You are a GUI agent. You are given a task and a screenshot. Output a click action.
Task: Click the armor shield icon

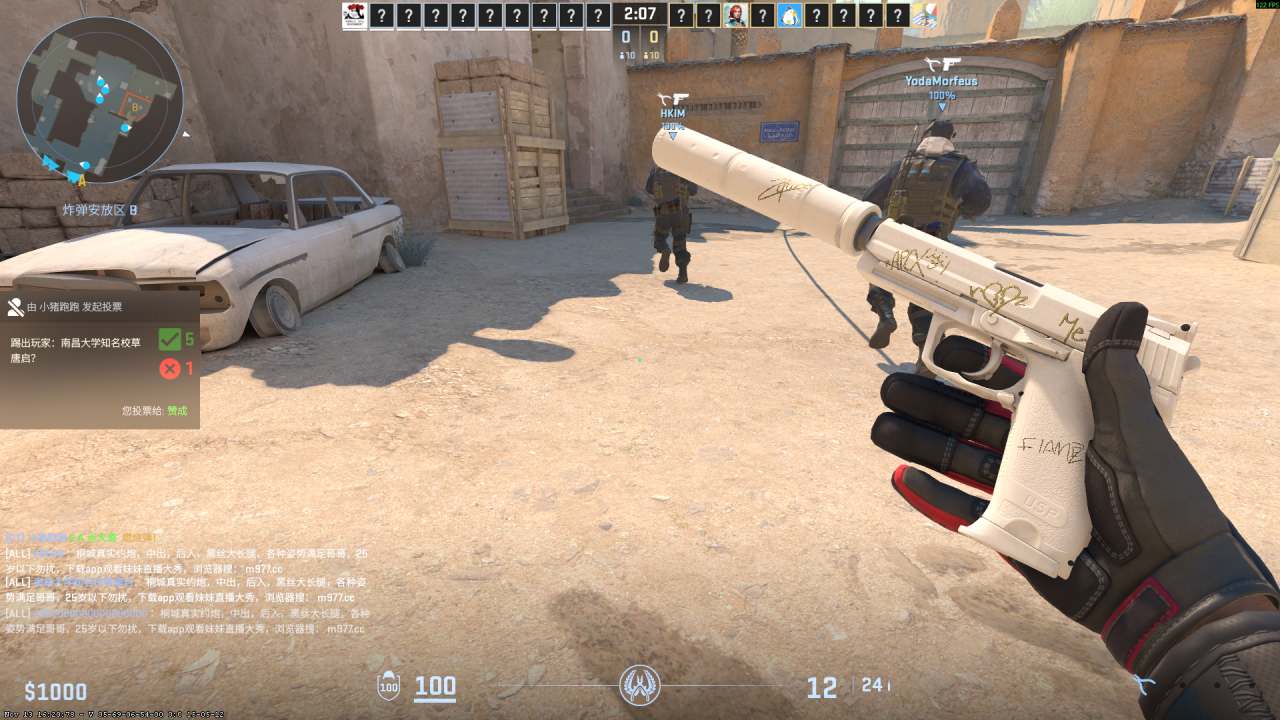388,687
